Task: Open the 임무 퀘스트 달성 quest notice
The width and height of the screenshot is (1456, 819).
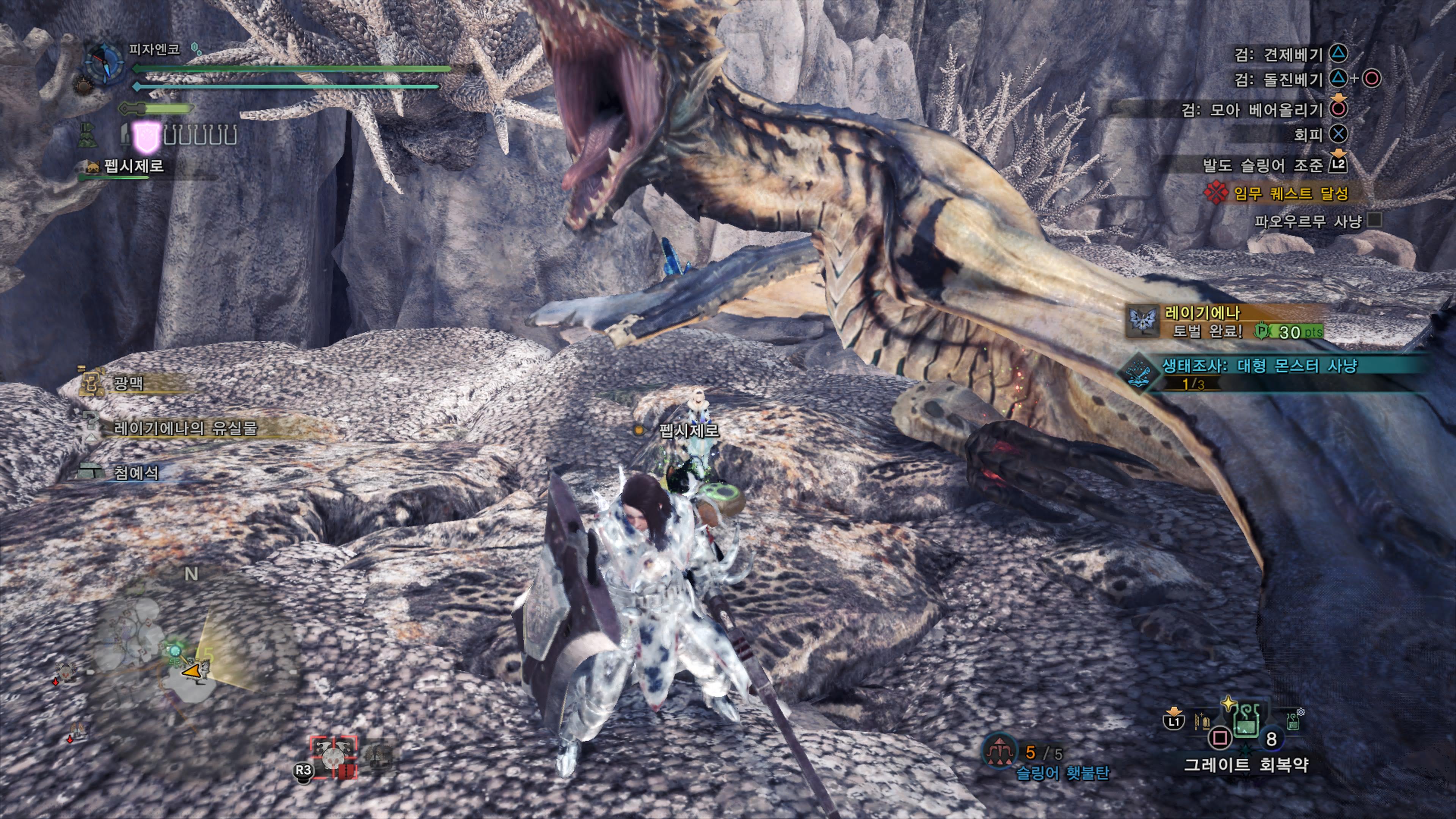Action: 1290,194
